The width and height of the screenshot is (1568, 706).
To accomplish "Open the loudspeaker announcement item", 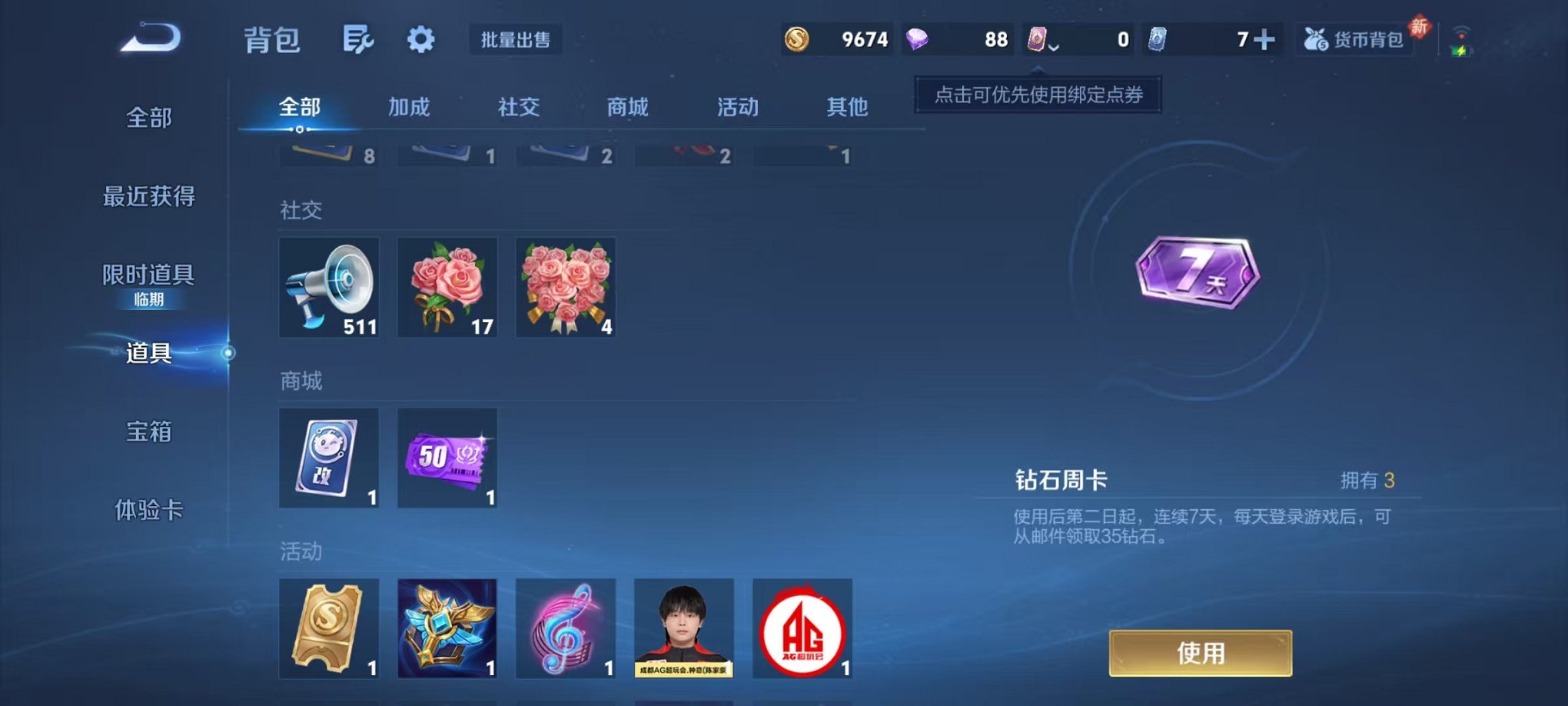I will tap(329, 288).
